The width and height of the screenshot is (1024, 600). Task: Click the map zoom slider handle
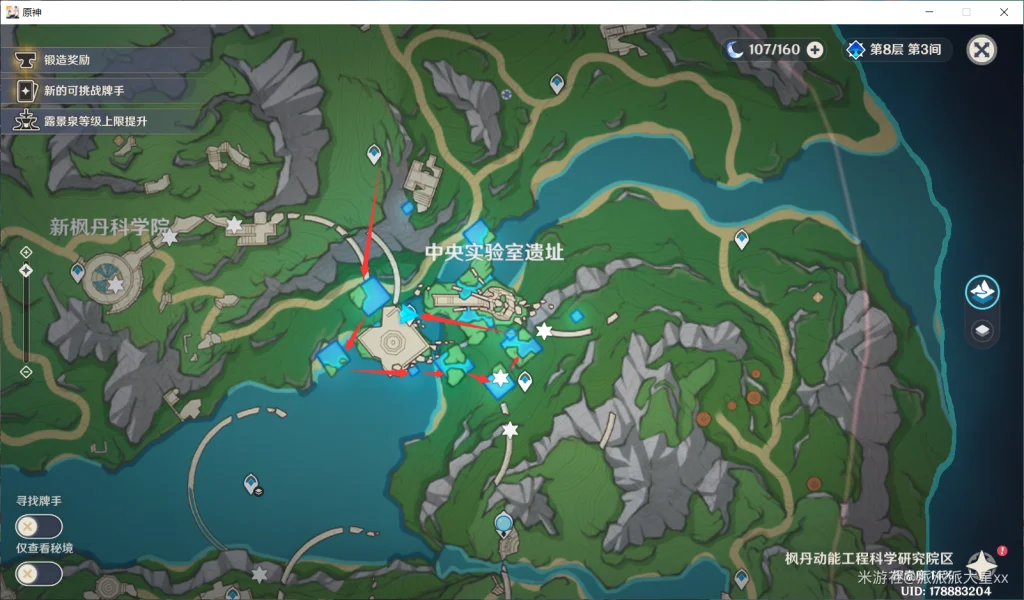pyautogui.click(x=26, y=270)
